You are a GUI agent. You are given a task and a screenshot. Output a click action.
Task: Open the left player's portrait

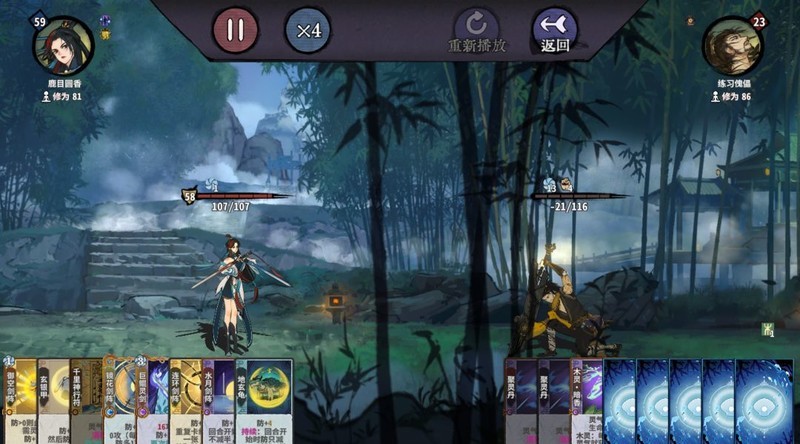(63, 43)
